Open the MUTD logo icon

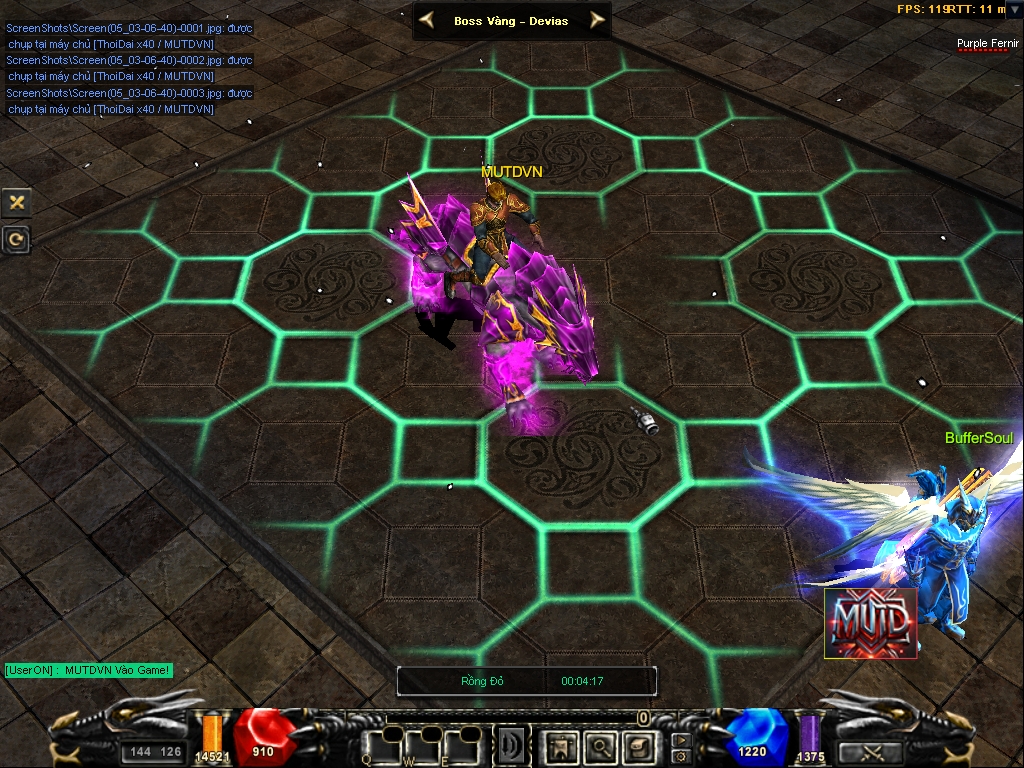870,623
